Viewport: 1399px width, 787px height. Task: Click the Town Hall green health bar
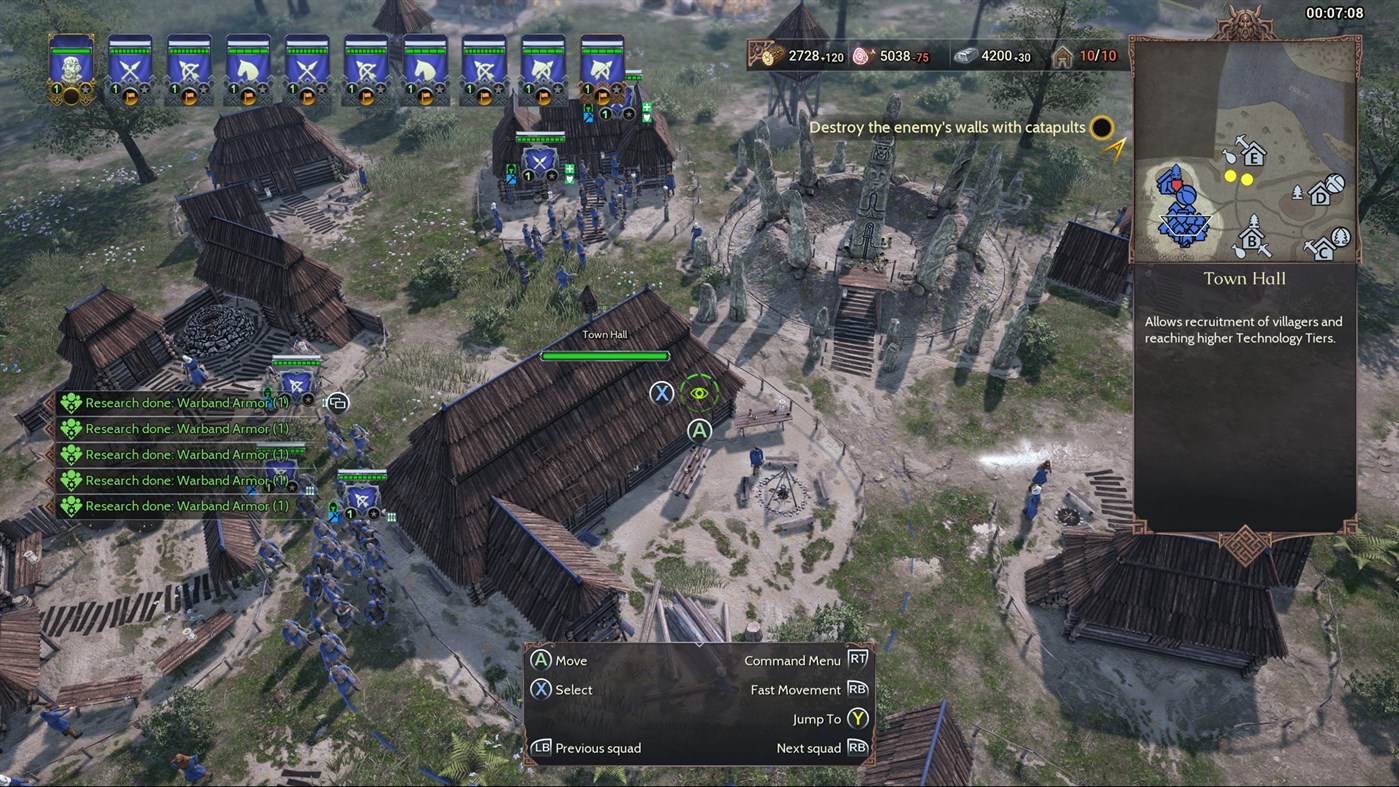tap(604, 355)
